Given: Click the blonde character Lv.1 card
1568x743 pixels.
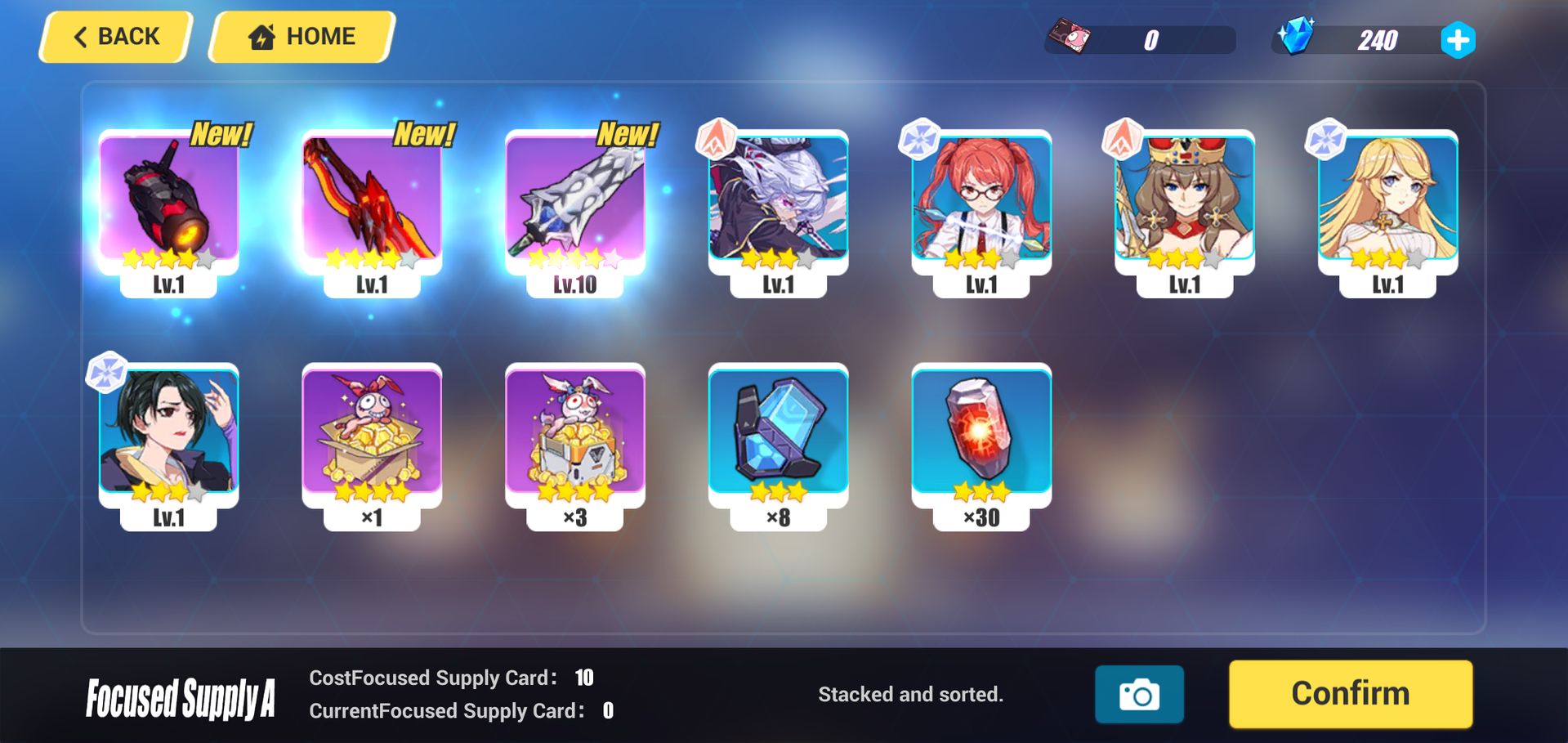Looking at the screenshot, I should pos(1392,204).
